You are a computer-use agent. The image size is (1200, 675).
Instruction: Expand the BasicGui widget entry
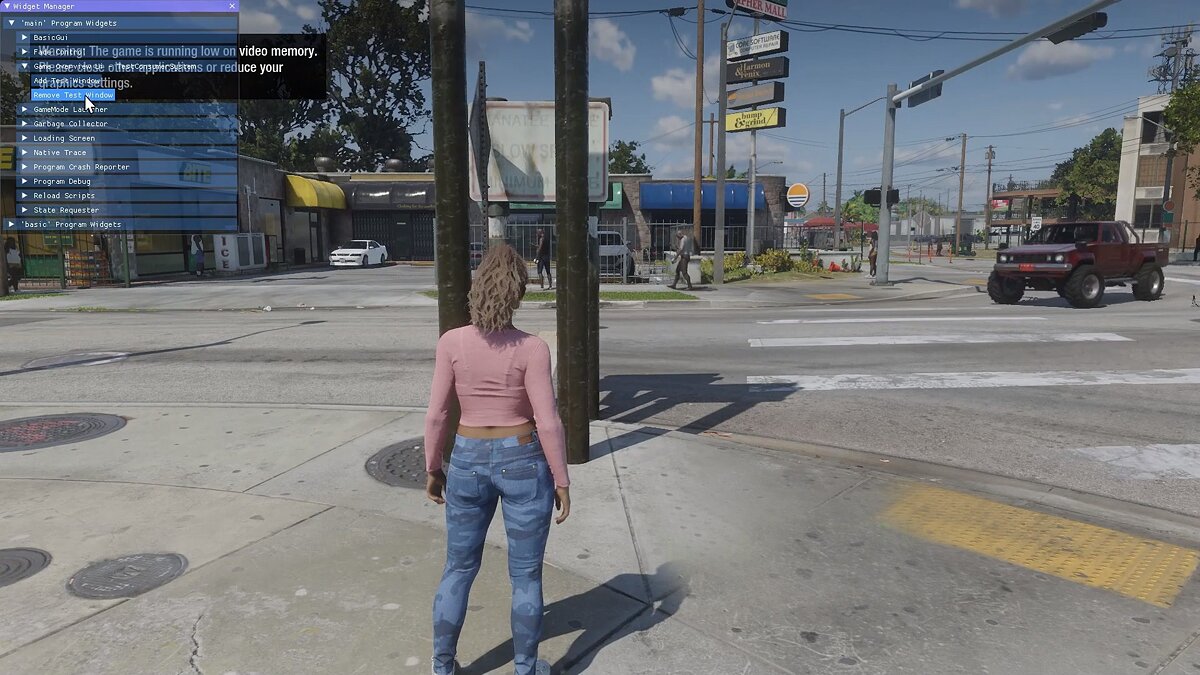(25, 37)
